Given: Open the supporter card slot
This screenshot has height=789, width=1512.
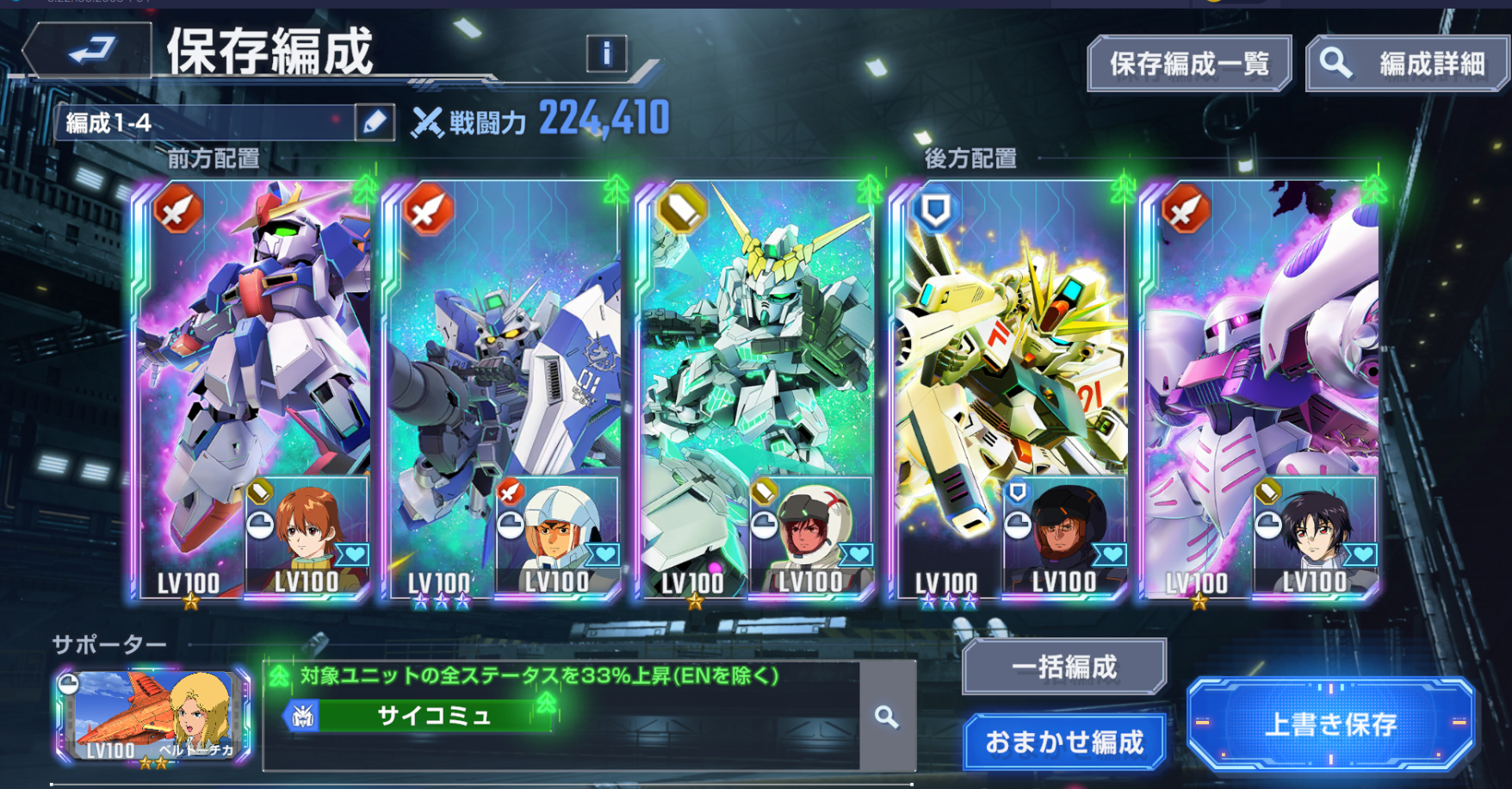Looking at the screenshot, I should pyautogui.click(x=153, y=717).
